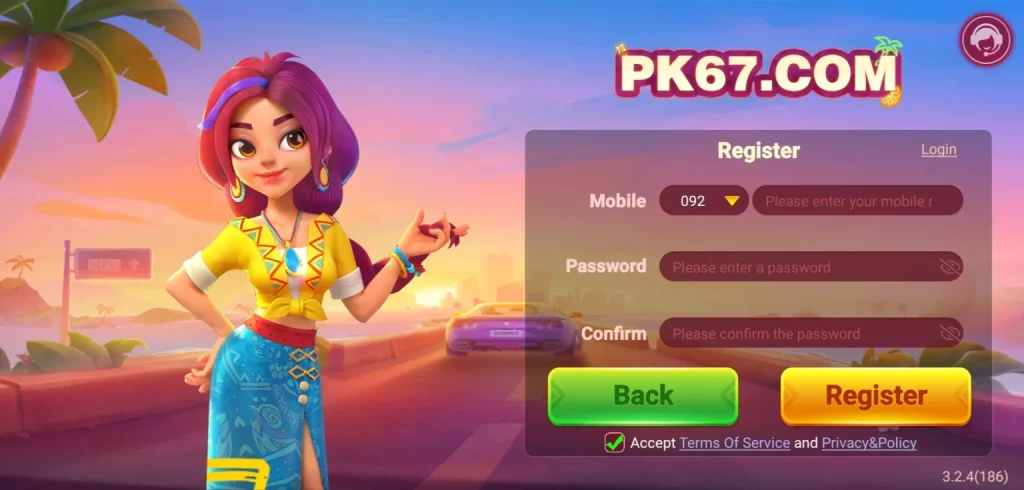Open the Login link

tap(938, 150)
